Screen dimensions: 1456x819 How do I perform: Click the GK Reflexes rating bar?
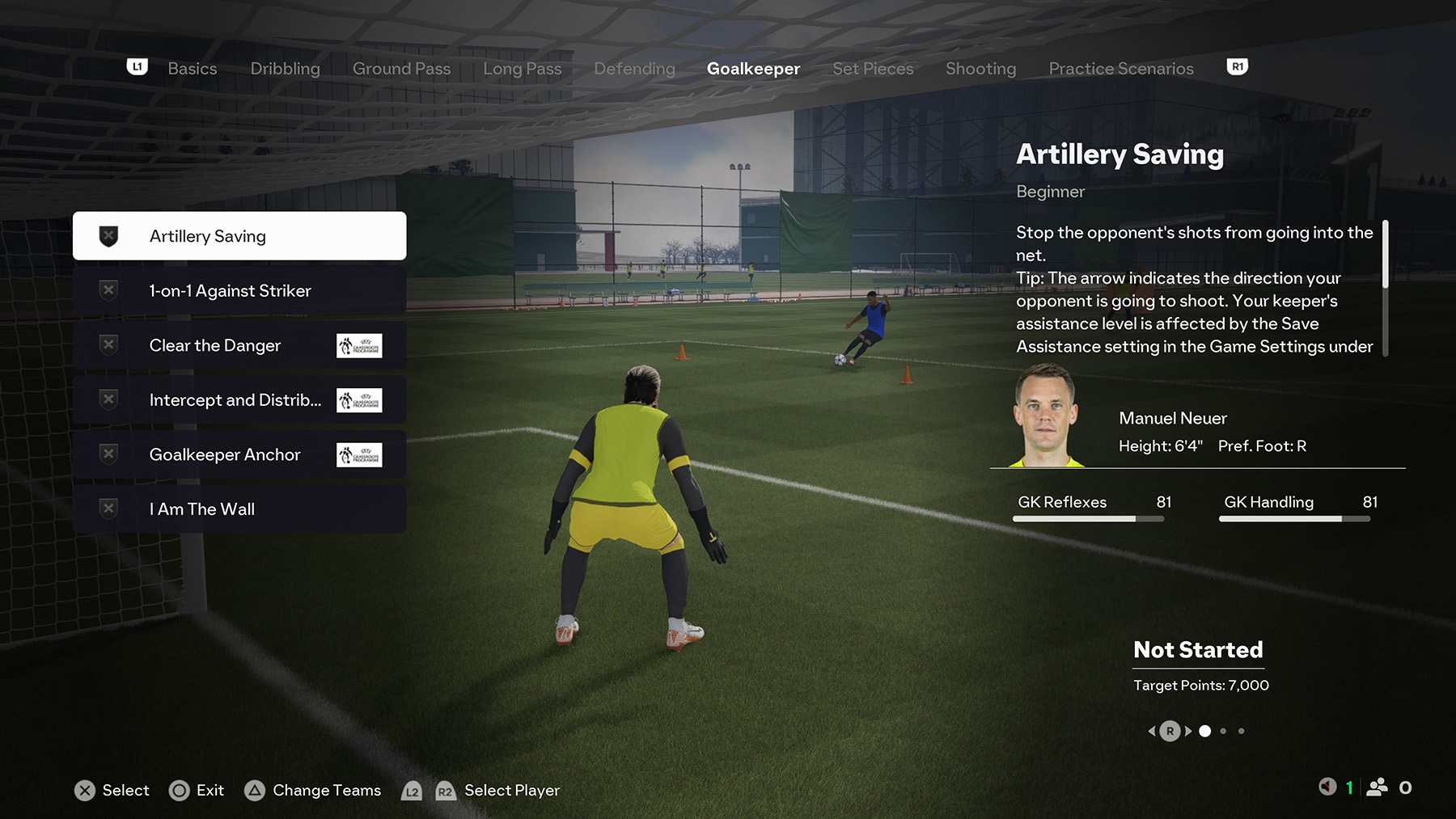point(1088,518)
